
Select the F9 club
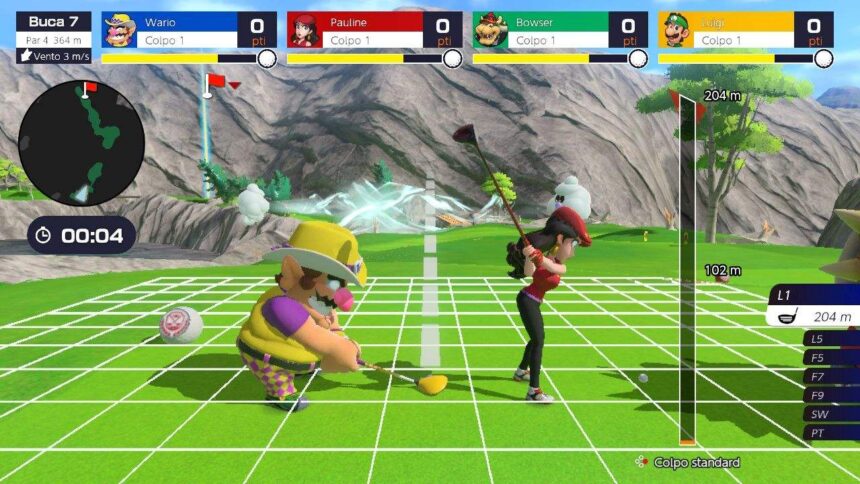(x=830, y=395)
